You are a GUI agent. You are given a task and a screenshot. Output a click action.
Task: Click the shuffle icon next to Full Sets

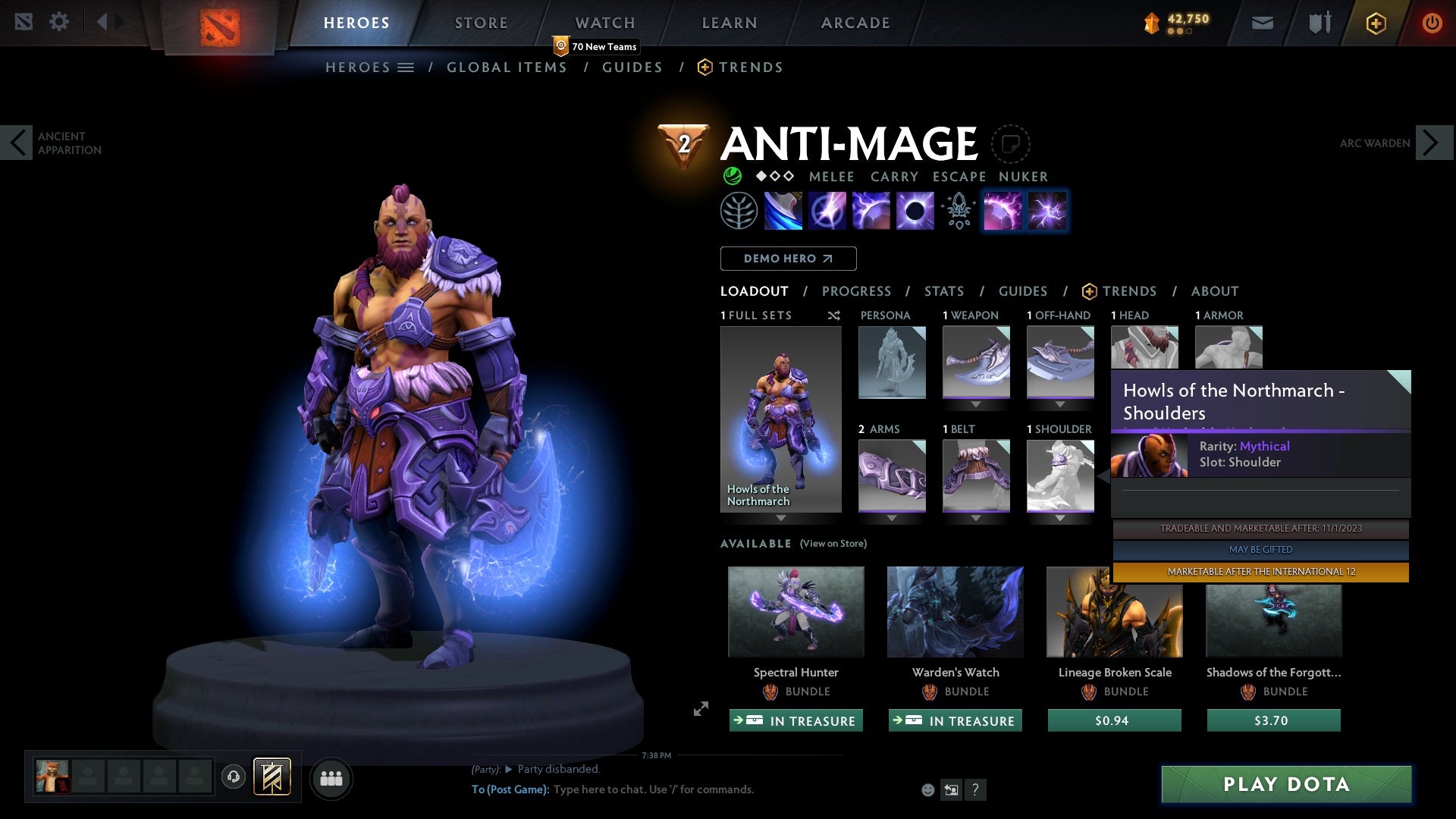point(834,315)
